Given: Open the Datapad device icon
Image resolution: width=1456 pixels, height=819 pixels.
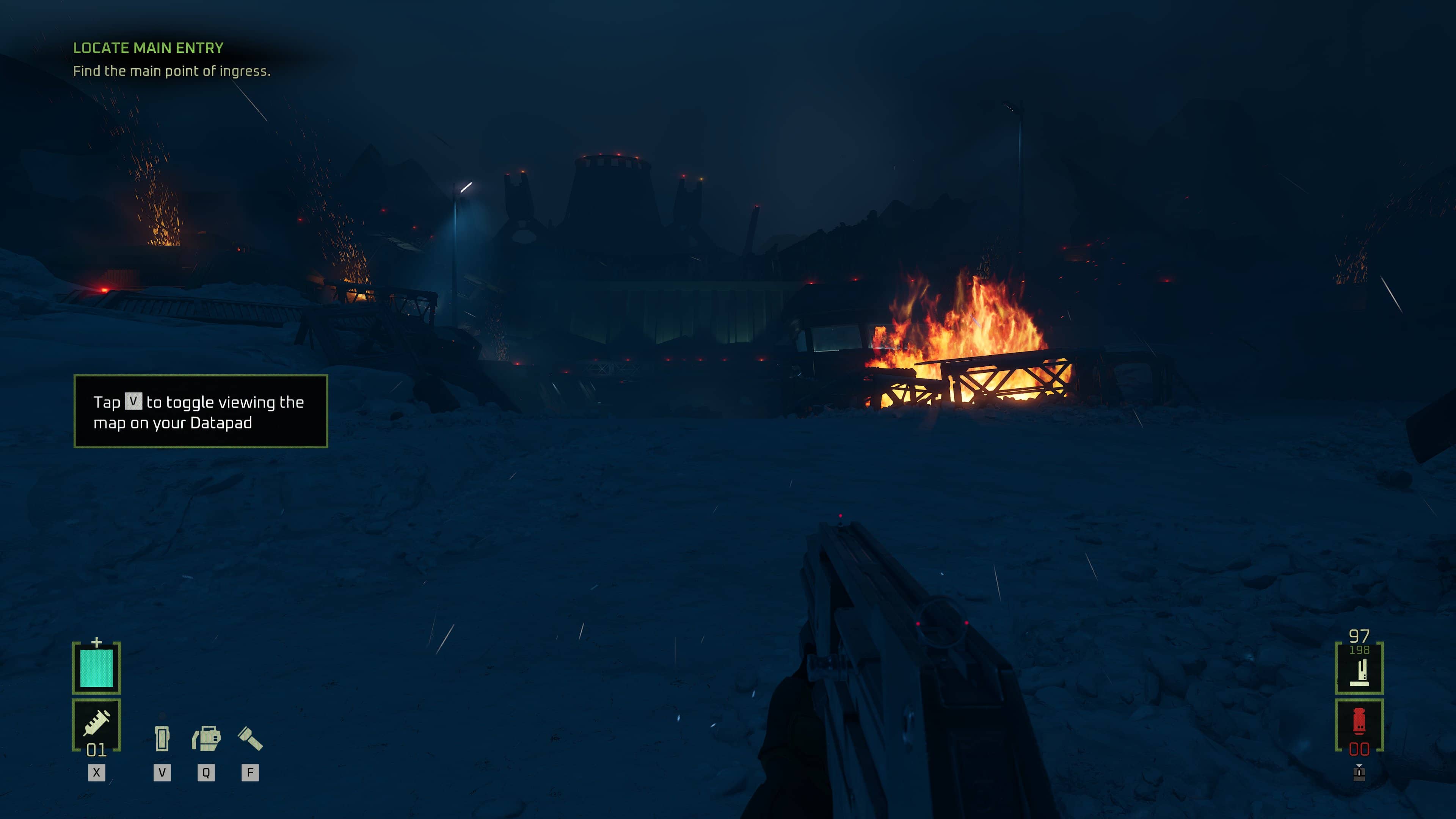Looking at the screenshot, I should tap(162, 738).
